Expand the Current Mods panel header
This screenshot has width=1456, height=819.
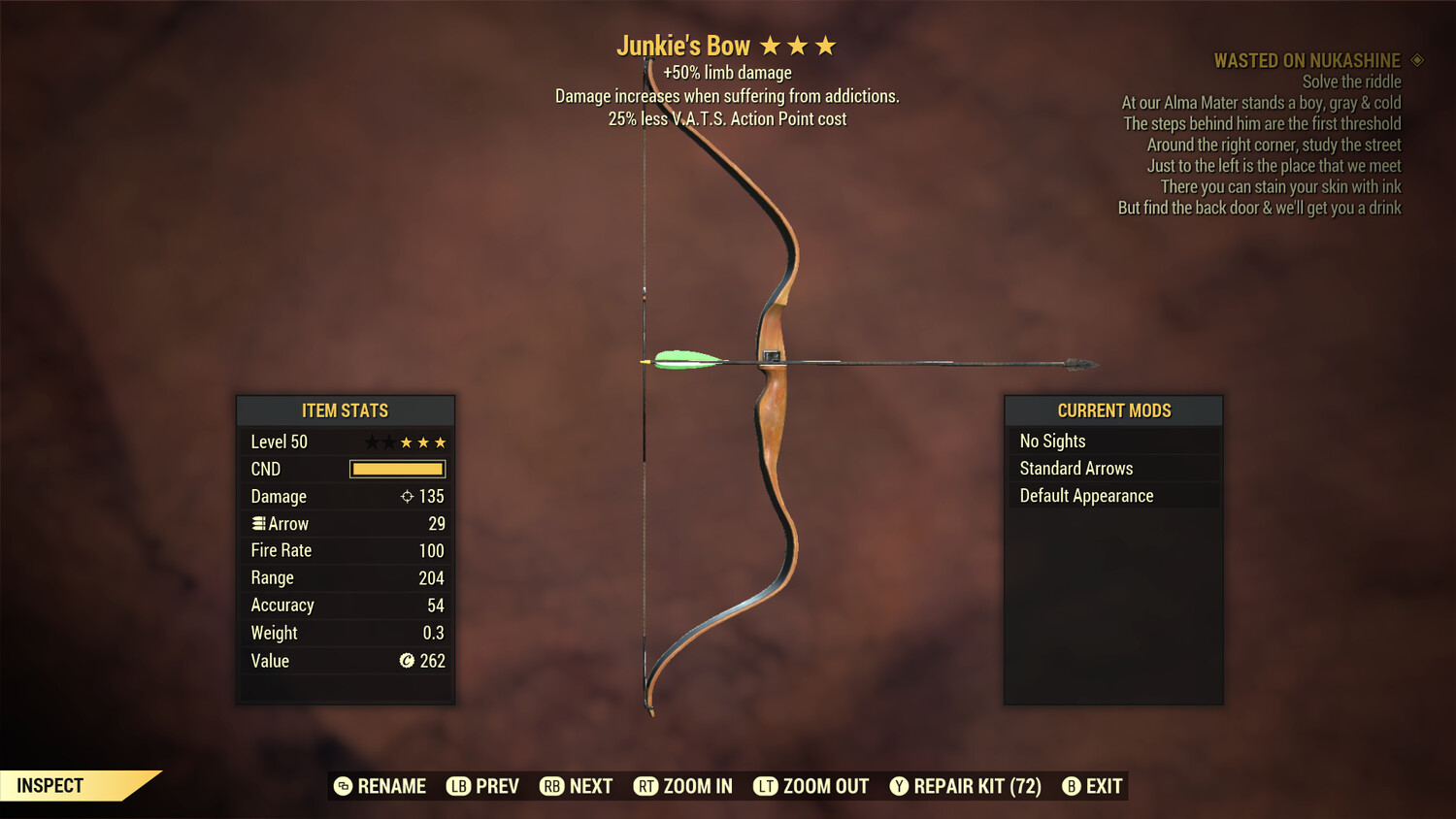[1113, 409]
